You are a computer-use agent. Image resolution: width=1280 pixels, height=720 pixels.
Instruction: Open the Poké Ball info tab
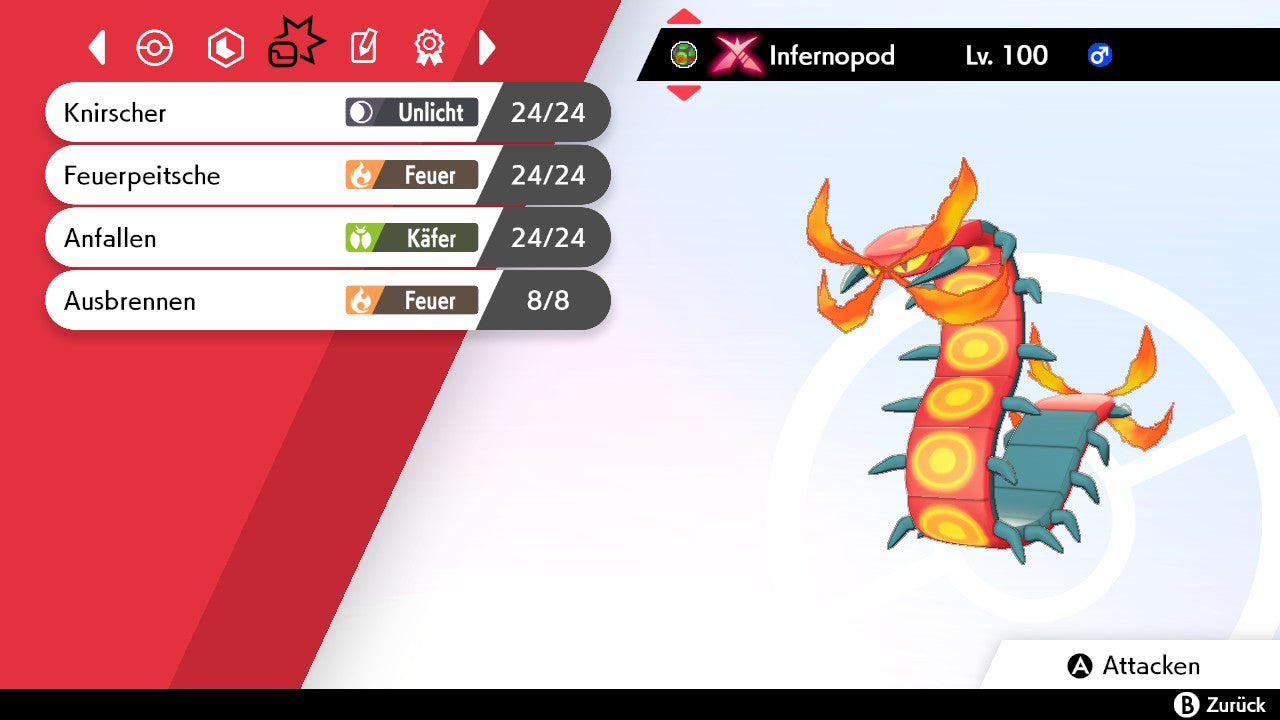(x=155, y=47)
